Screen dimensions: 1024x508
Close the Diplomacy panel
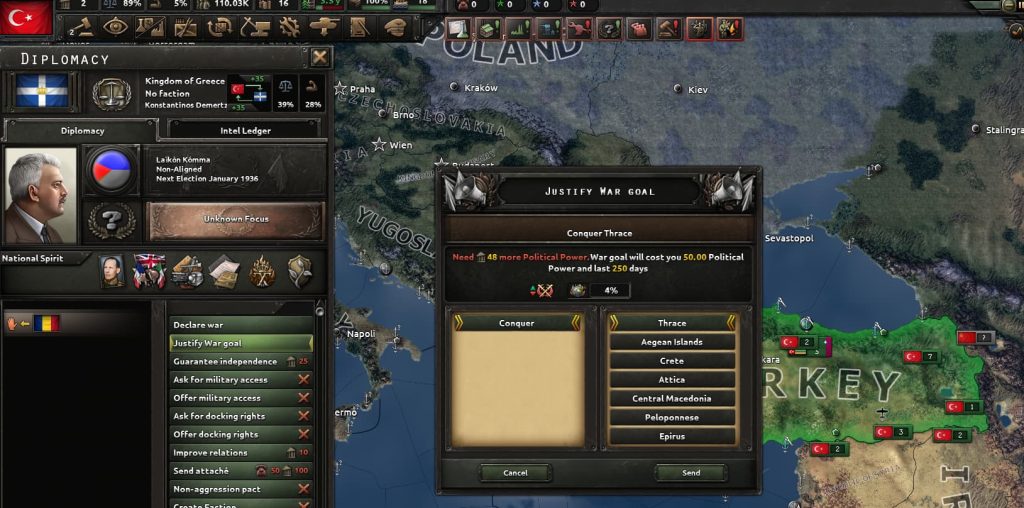coord(320,58)
